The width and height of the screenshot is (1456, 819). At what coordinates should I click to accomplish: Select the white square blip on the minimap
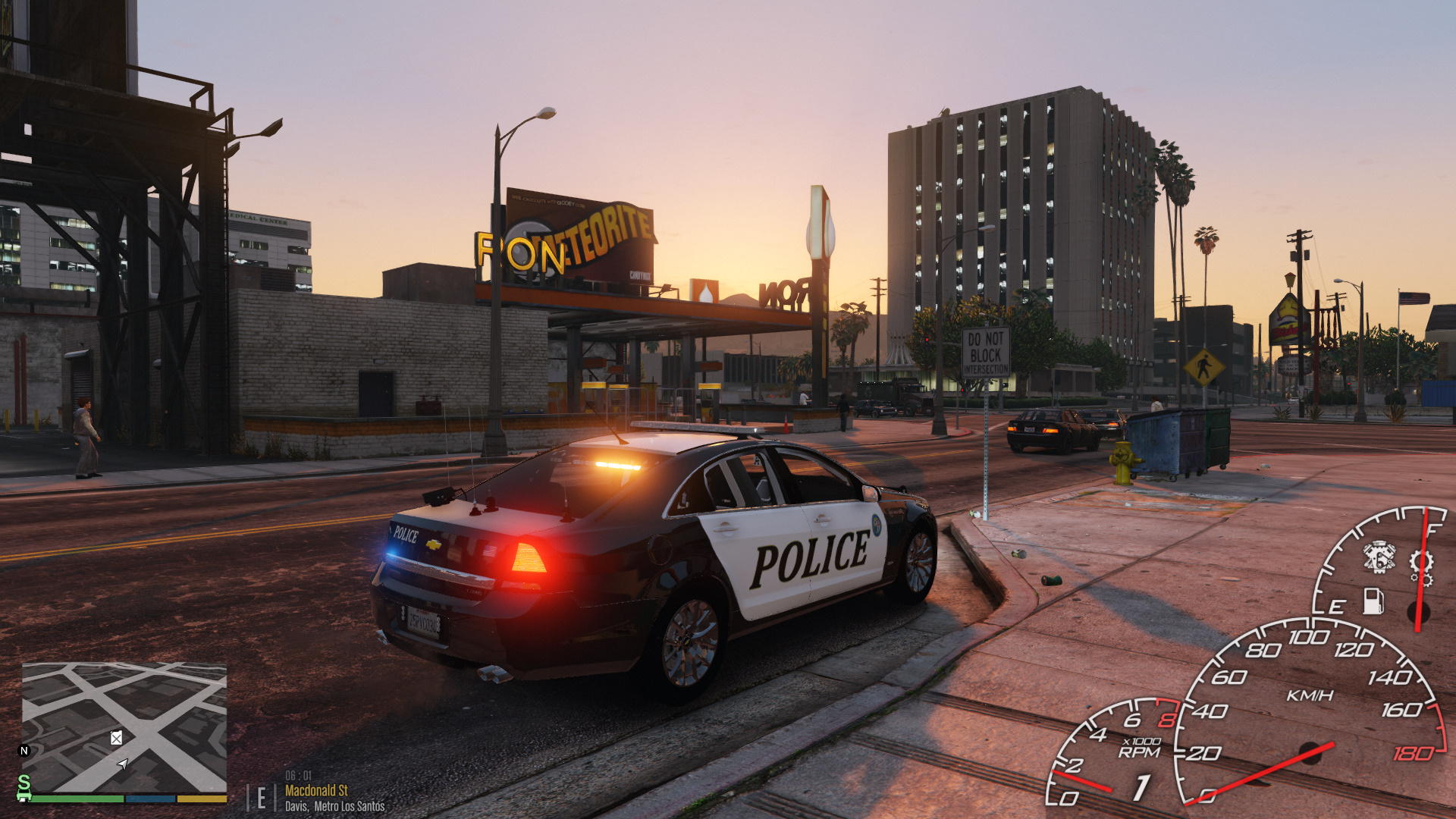pyautogui.click(x=116, y=738)
